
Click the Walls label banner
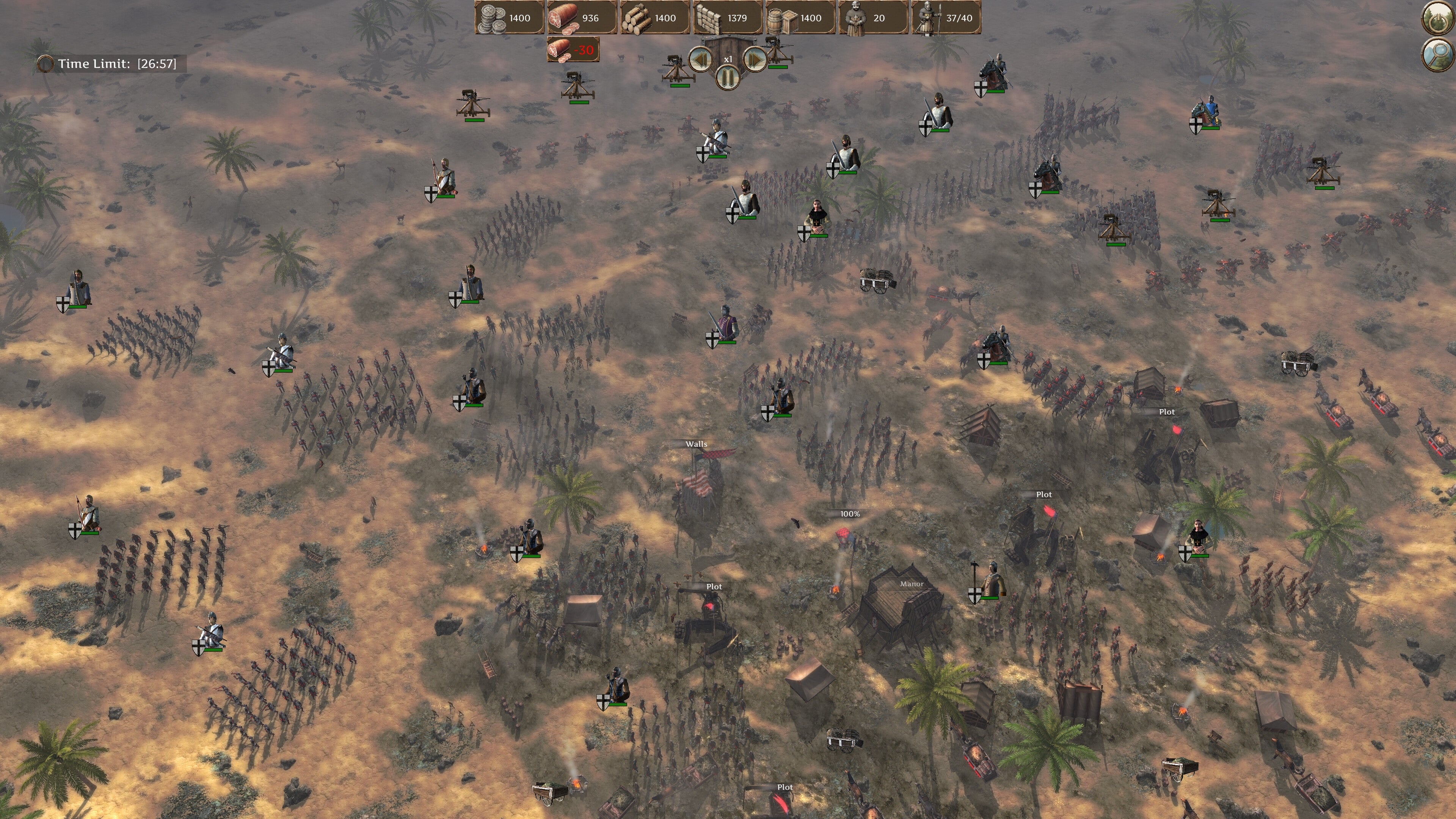pos(696,444)
